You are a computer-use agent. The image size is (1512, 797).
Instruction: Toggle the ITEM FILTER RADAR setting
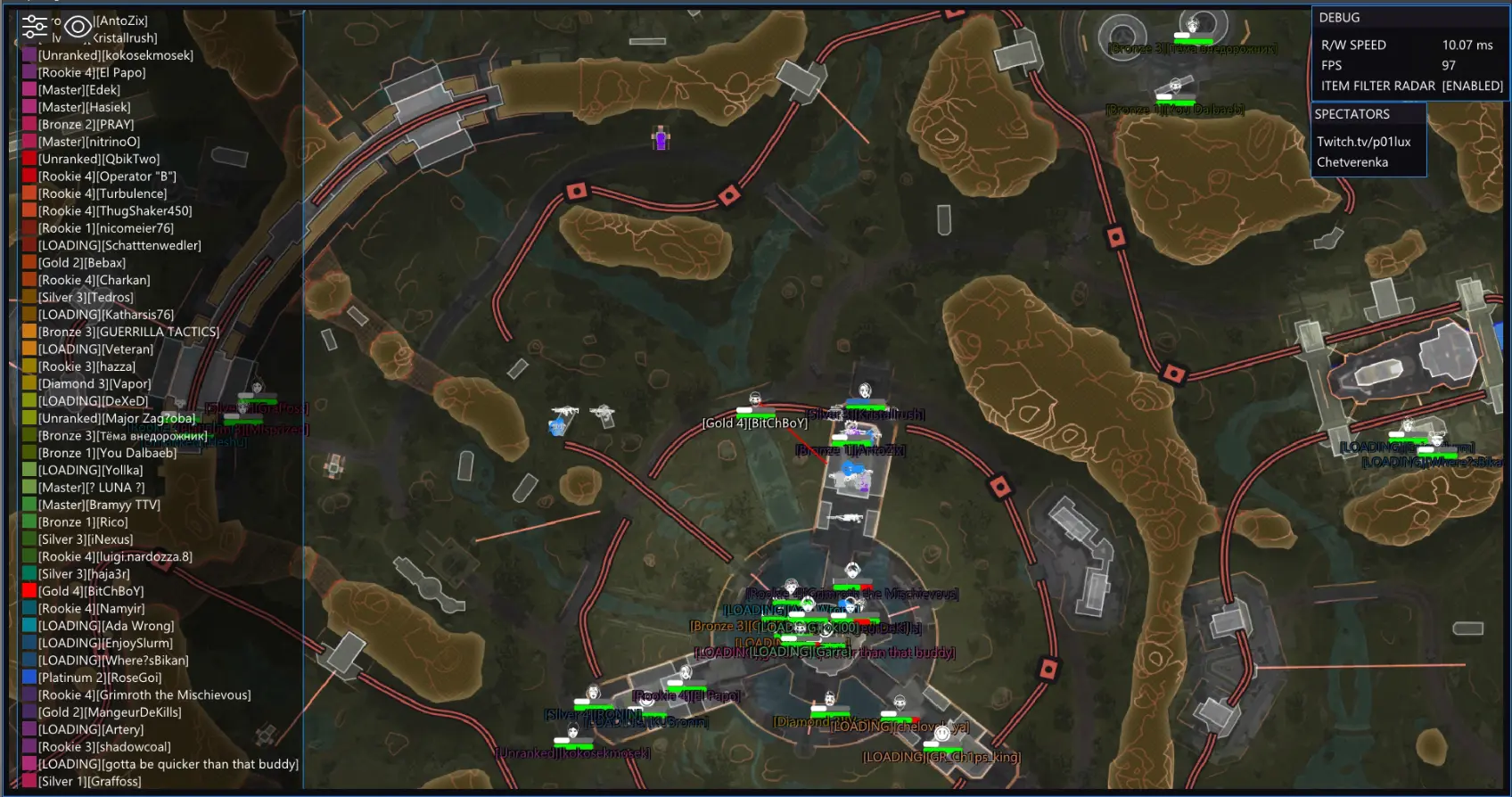pos(1411,86)
